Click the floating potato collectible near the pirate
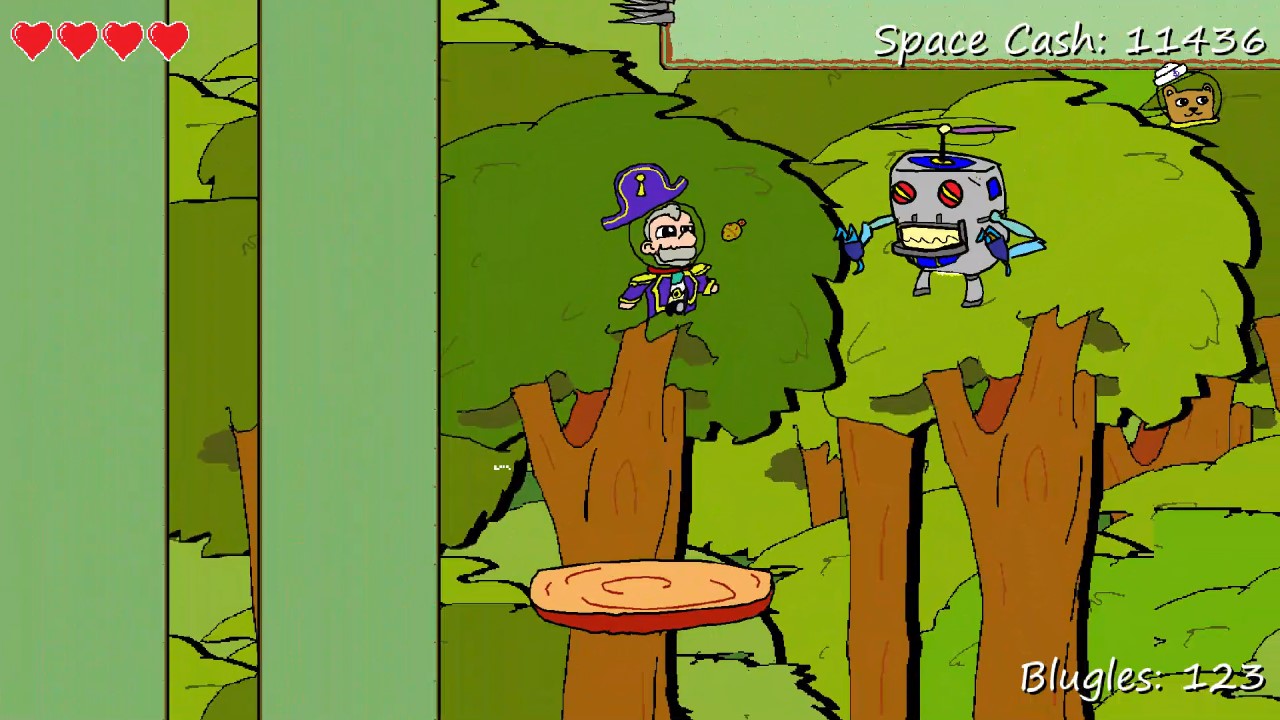 pos(730,230)
